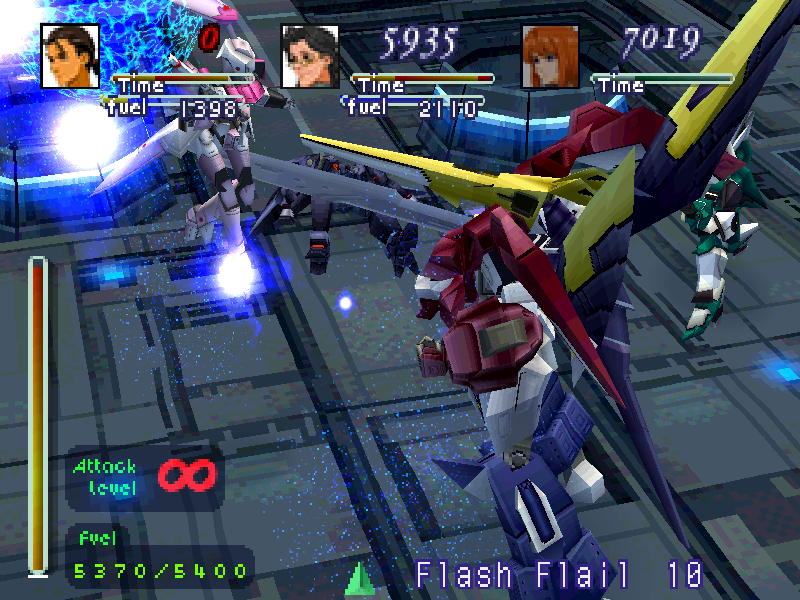This screenshot has width=800, height=600.
Task: Select the brown-haired pilot portrait
Action: tap(70, 56)
